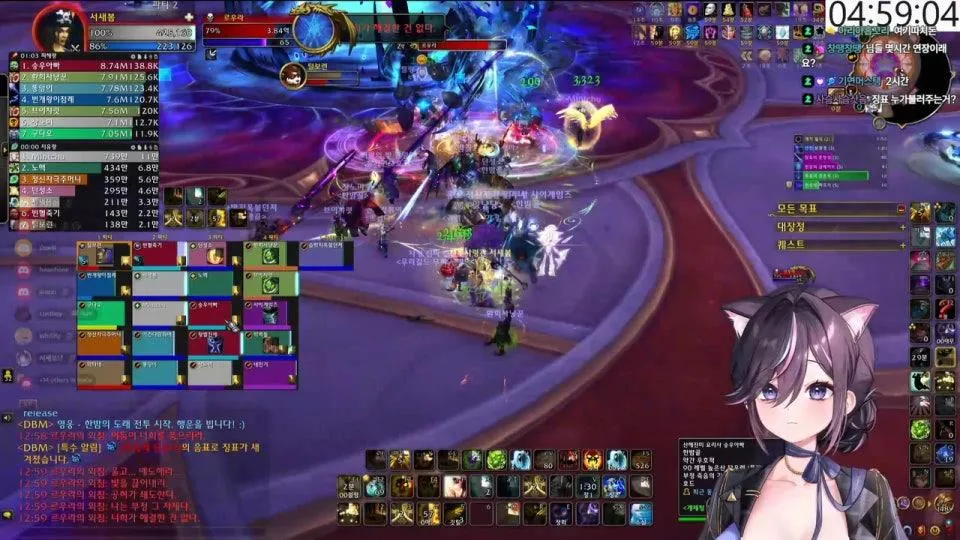
Task: Target the 로우라 boss unit frame
Action: tap(250, 31)
